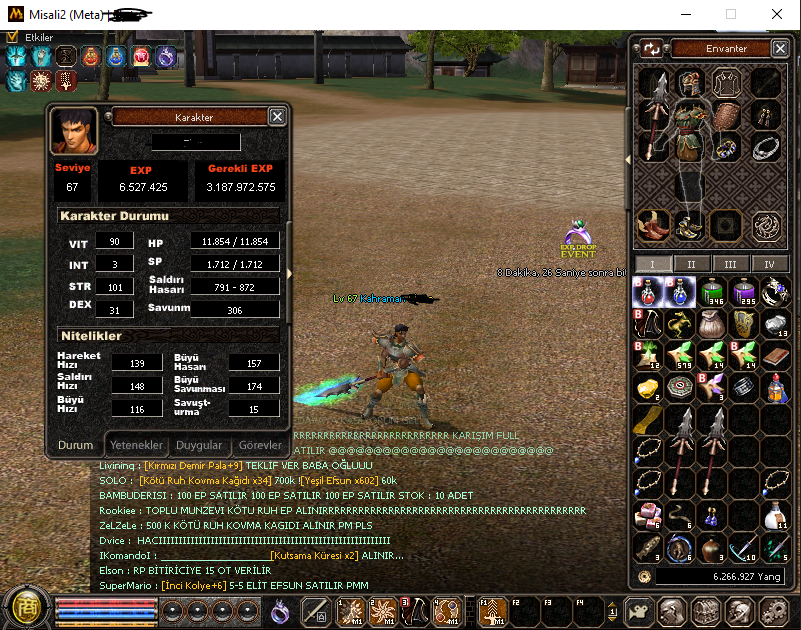This screenshot has height=630, width=801.
Task: Close the game window
Action: [x=776, y=14]
